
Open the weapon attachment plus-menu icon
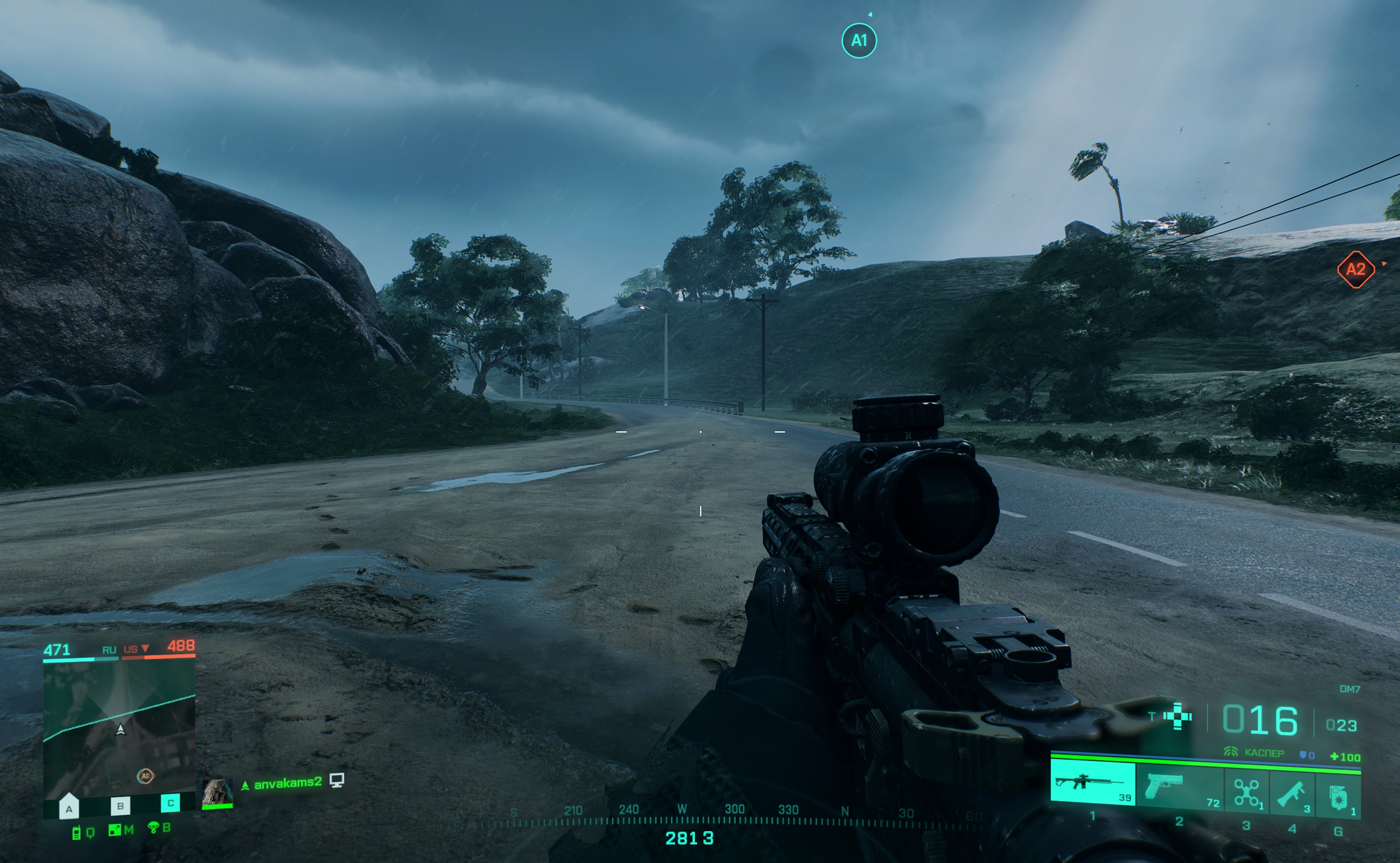[x=1178, y=716]
